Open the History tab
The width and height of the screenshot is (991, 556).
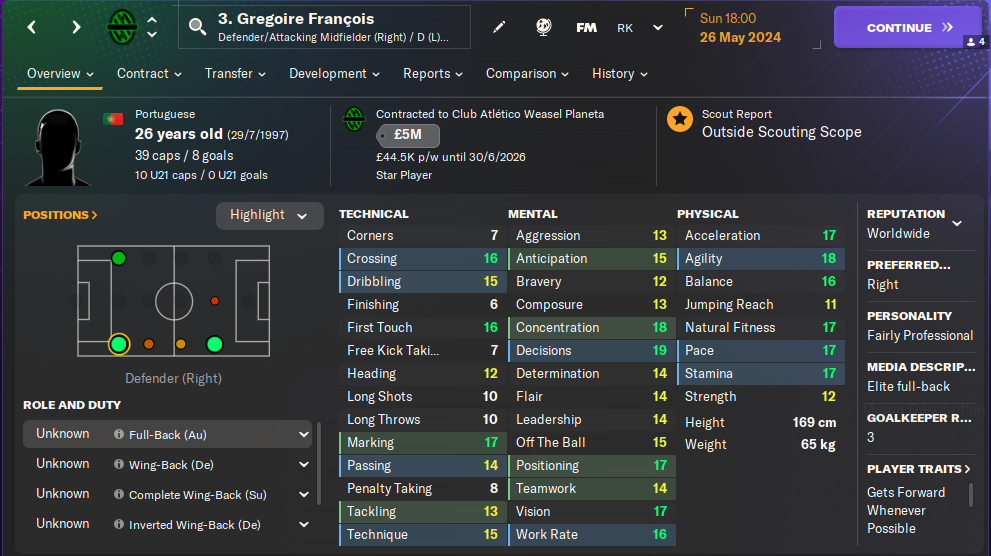[619, 74]
